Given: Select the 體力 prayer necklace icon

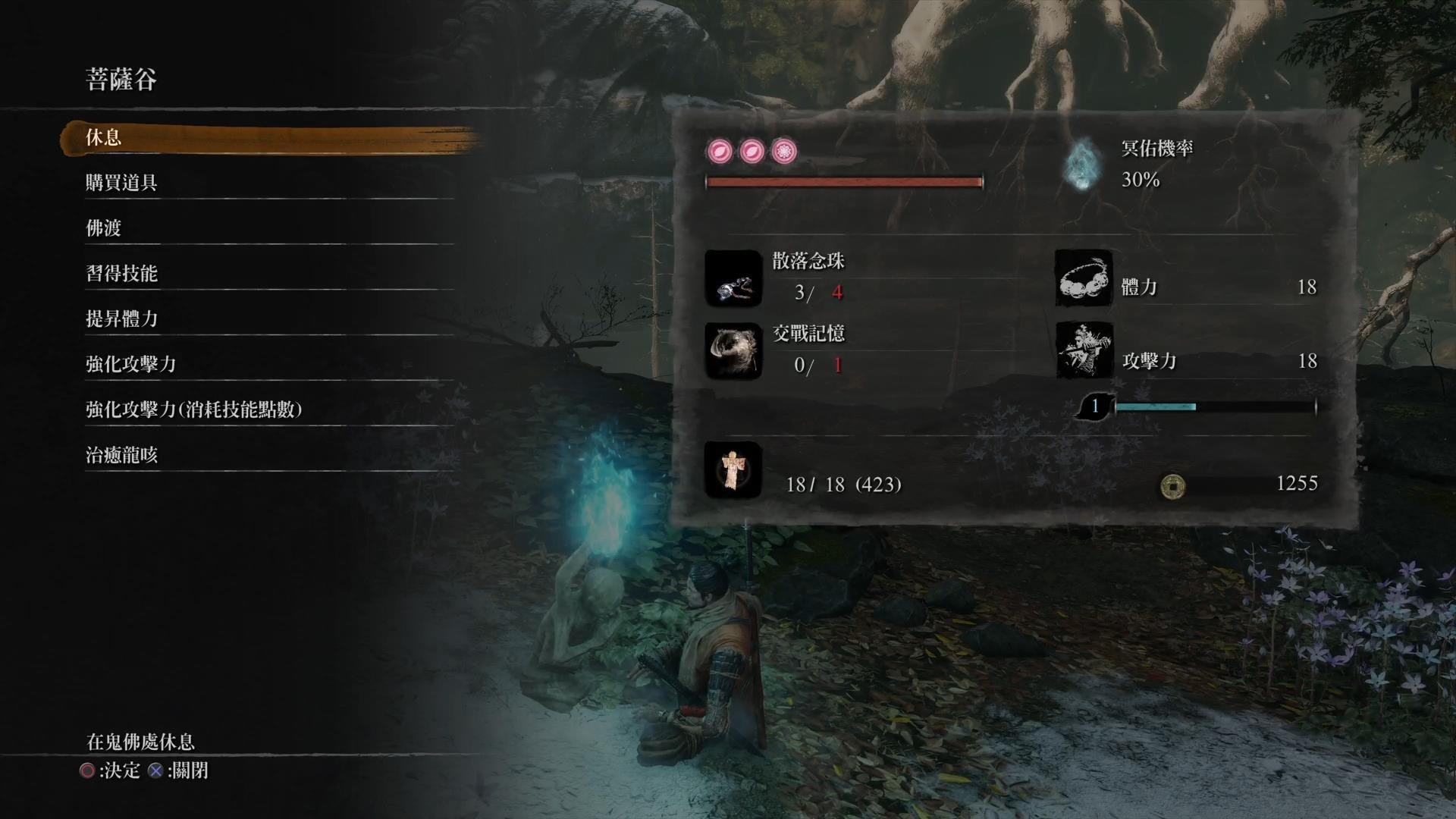Looking at the screenshot, I should tap(1084, 279).
